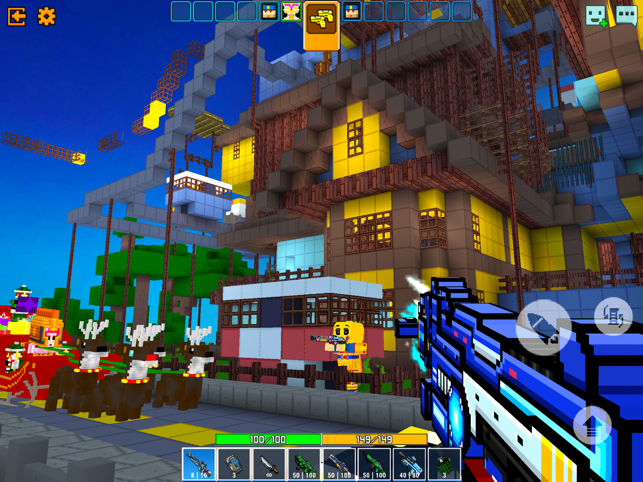
Task: Tap the golden pistols game mode badge
Action: tap(321, 19)
